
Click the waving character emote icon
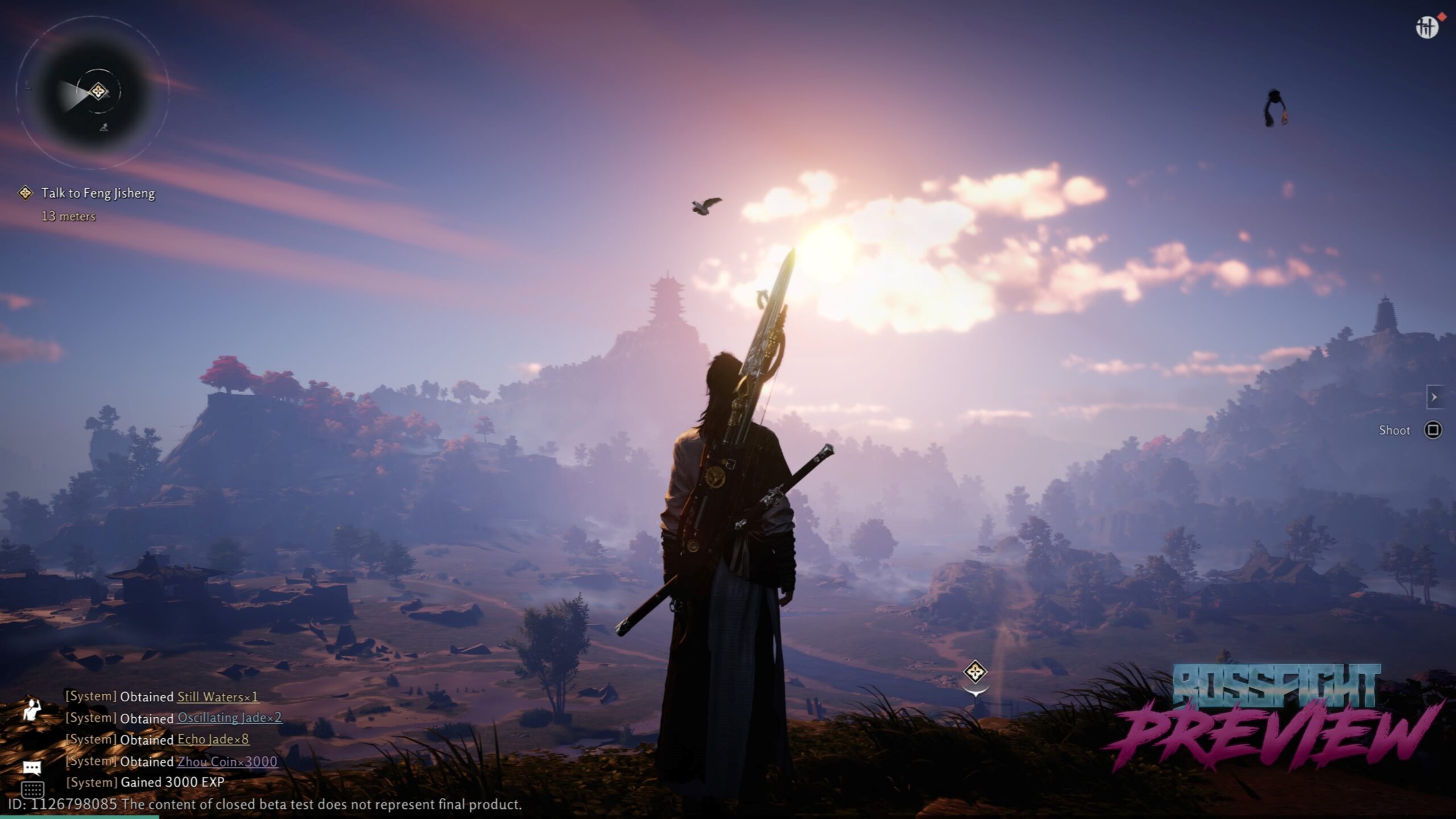pos(32,710)
